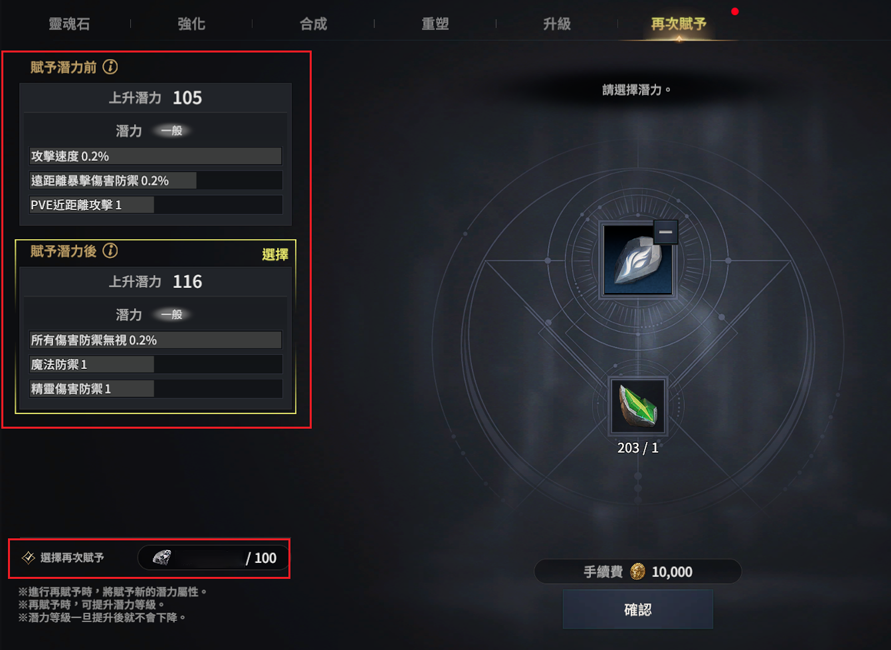This screenshot has height=650, width=891.
Task: Remove the soul stone with the minus button
Action: pos(666,232)
